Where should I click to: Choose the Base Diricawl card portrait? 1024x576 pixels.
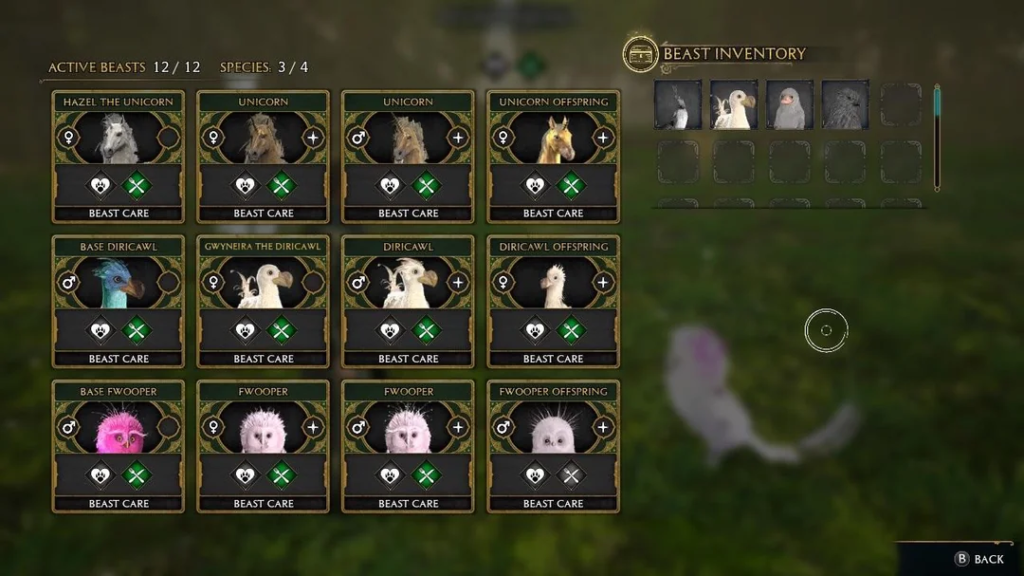[118, 283]
